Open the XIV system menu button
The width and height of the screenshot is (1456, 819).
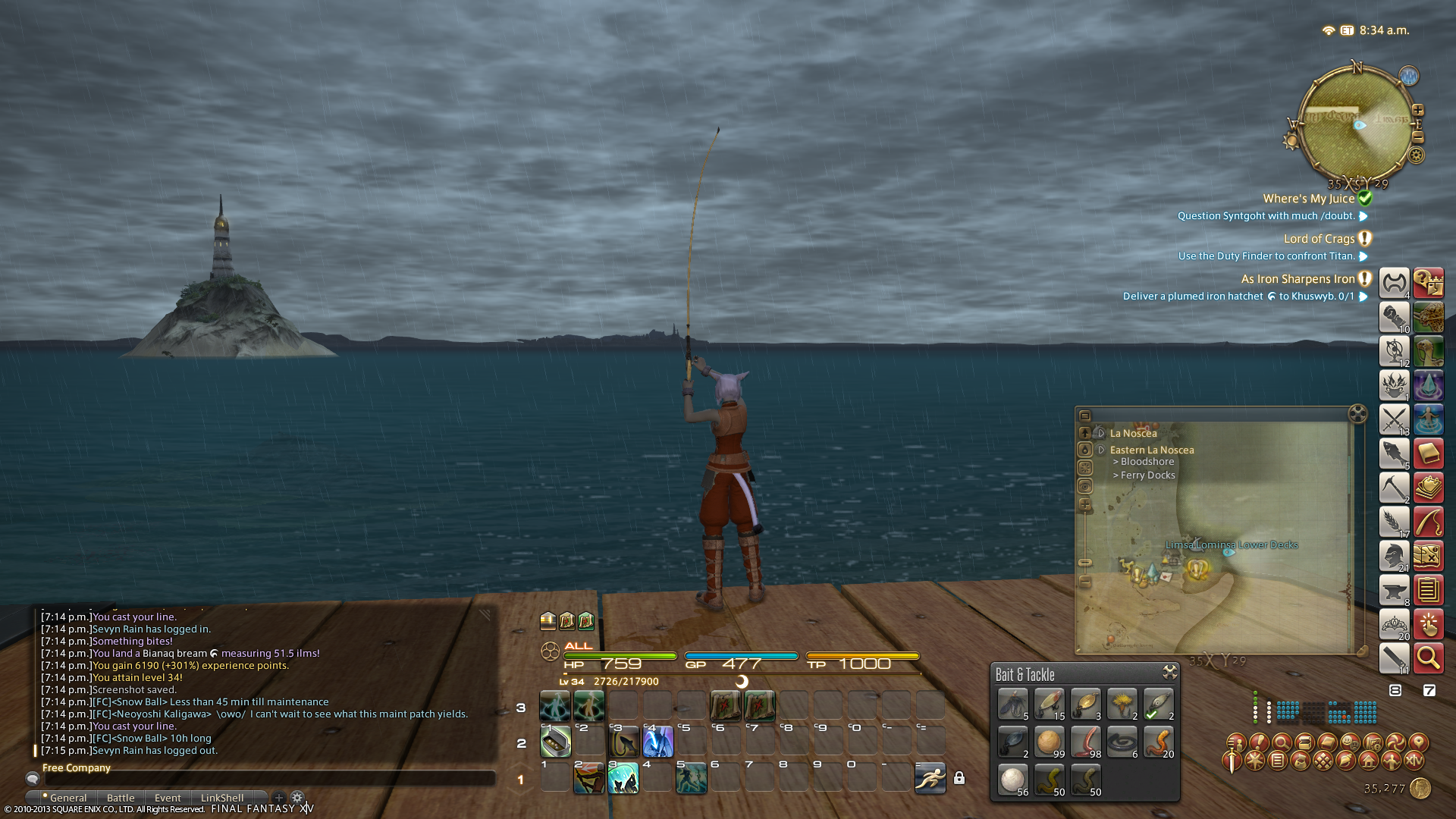1414,761
